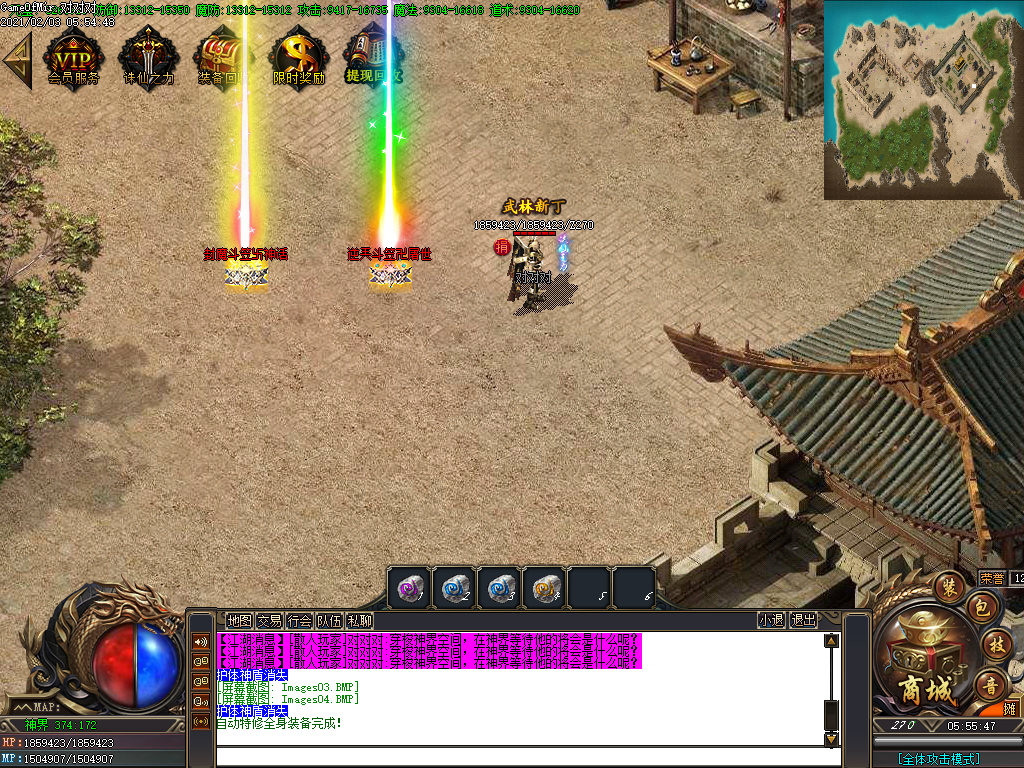Image resolution: width=1024 pixels, height=768 pixels.
Task: Open the 技 skills panel
Action: coord(995,645)
